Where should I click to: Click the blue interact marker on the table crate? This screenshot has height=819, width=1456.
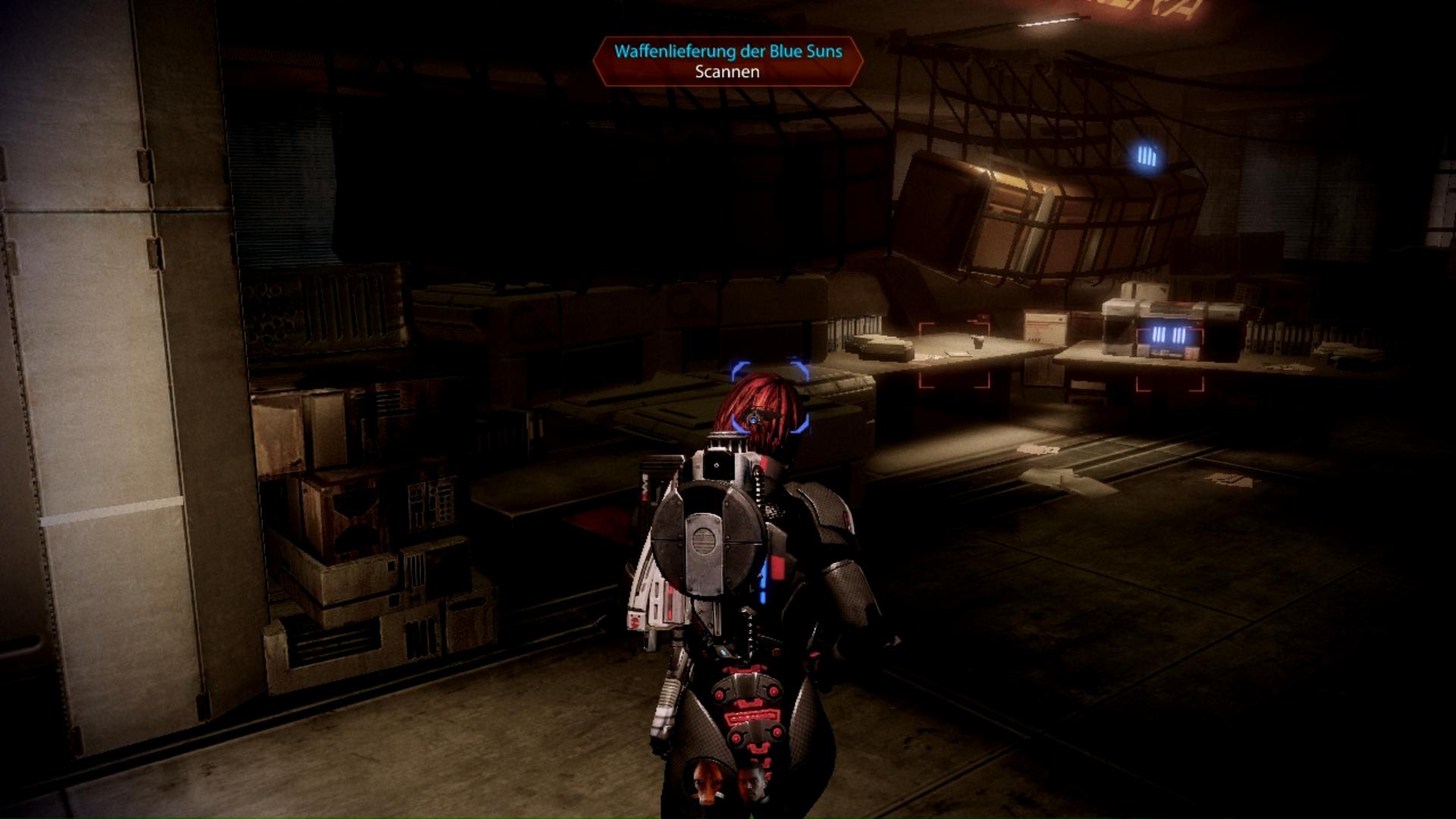tap(1168, 335)
